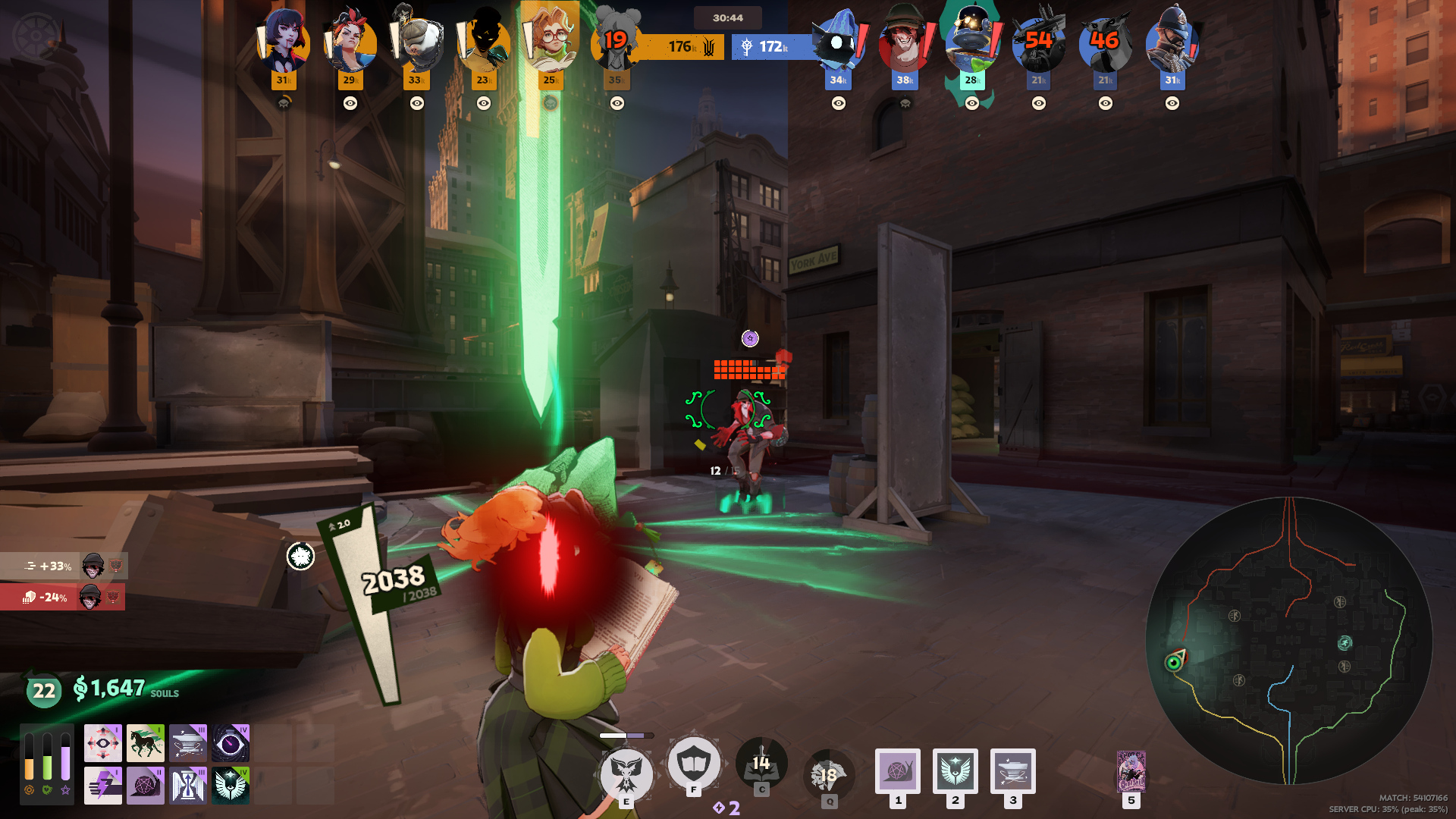Click the horse item in the inventory
Image resolution: width=1456 pixels, height=819 pixels.
coord(145,742)
